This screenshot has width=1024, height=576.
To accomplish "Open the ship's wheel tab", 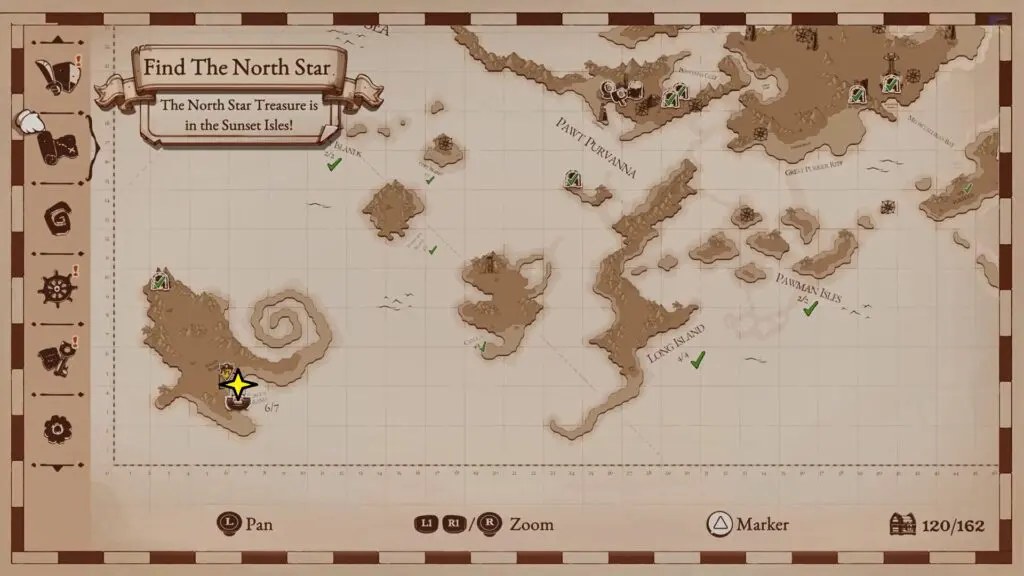I will coord(56,288).
